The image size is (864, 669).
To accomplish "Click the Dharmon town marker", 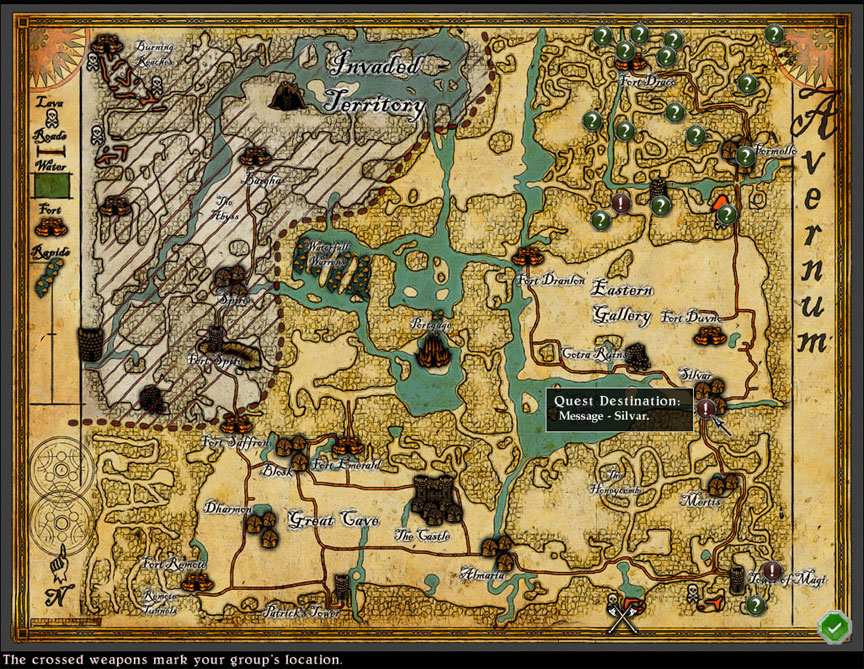I will point(262,524).
